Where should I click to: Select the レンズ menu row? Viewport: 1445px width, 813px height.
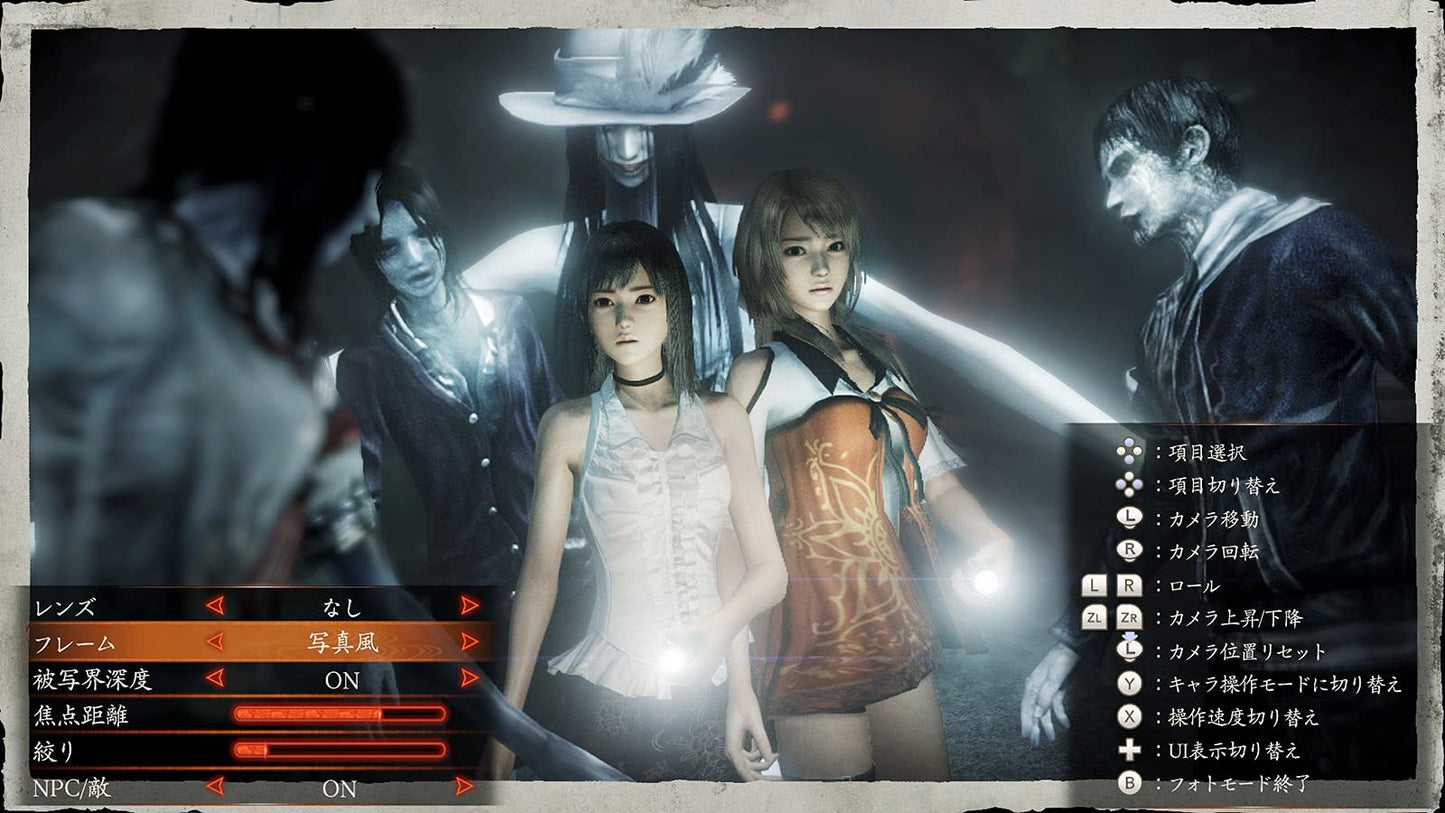[65, 604]
